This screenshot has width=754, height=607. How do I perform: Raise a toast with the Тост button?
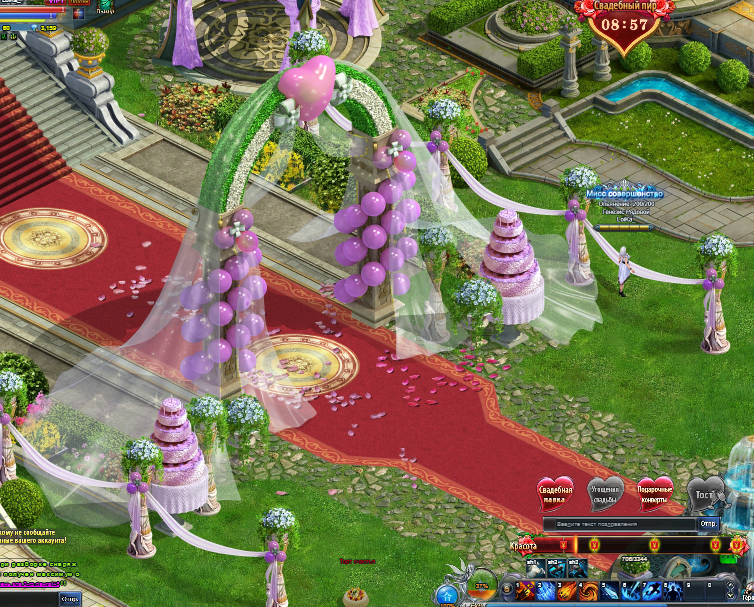pyautogui.click(x=703, y=494)
